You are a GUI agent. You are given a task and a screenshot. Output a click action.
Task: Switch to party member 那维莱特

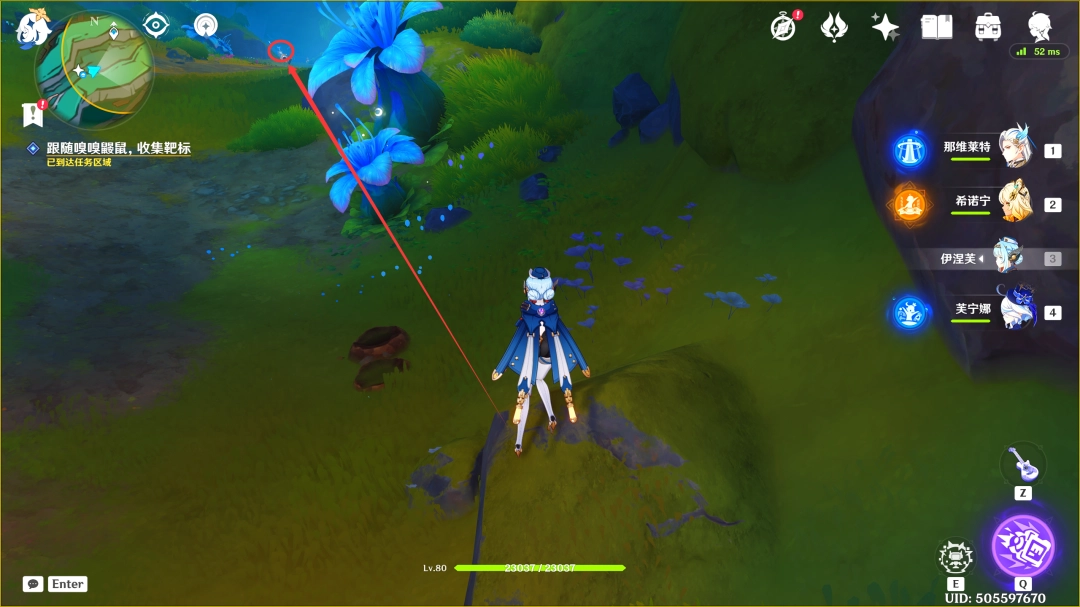1012,149
